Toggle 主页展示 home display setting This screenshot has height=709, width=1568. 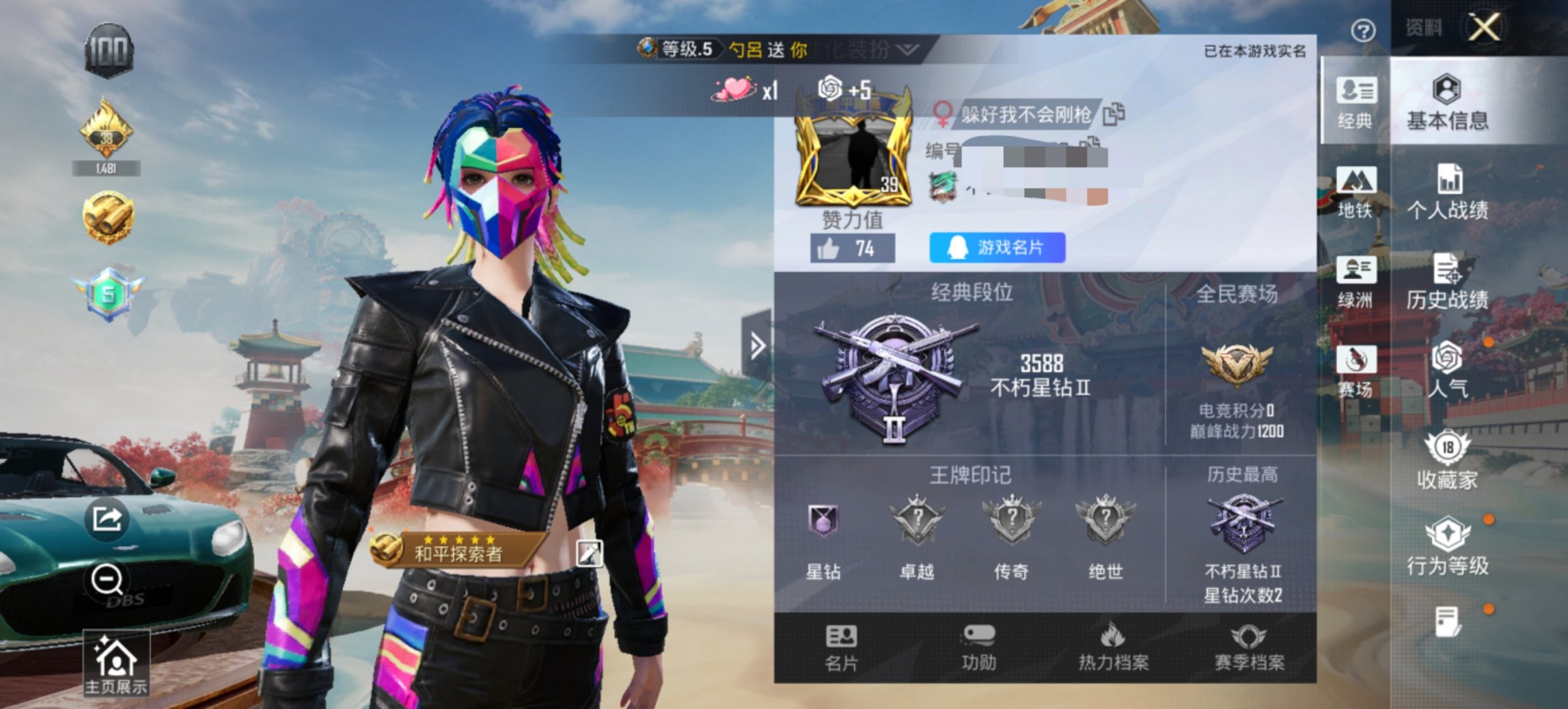click(x=118, y=658)
